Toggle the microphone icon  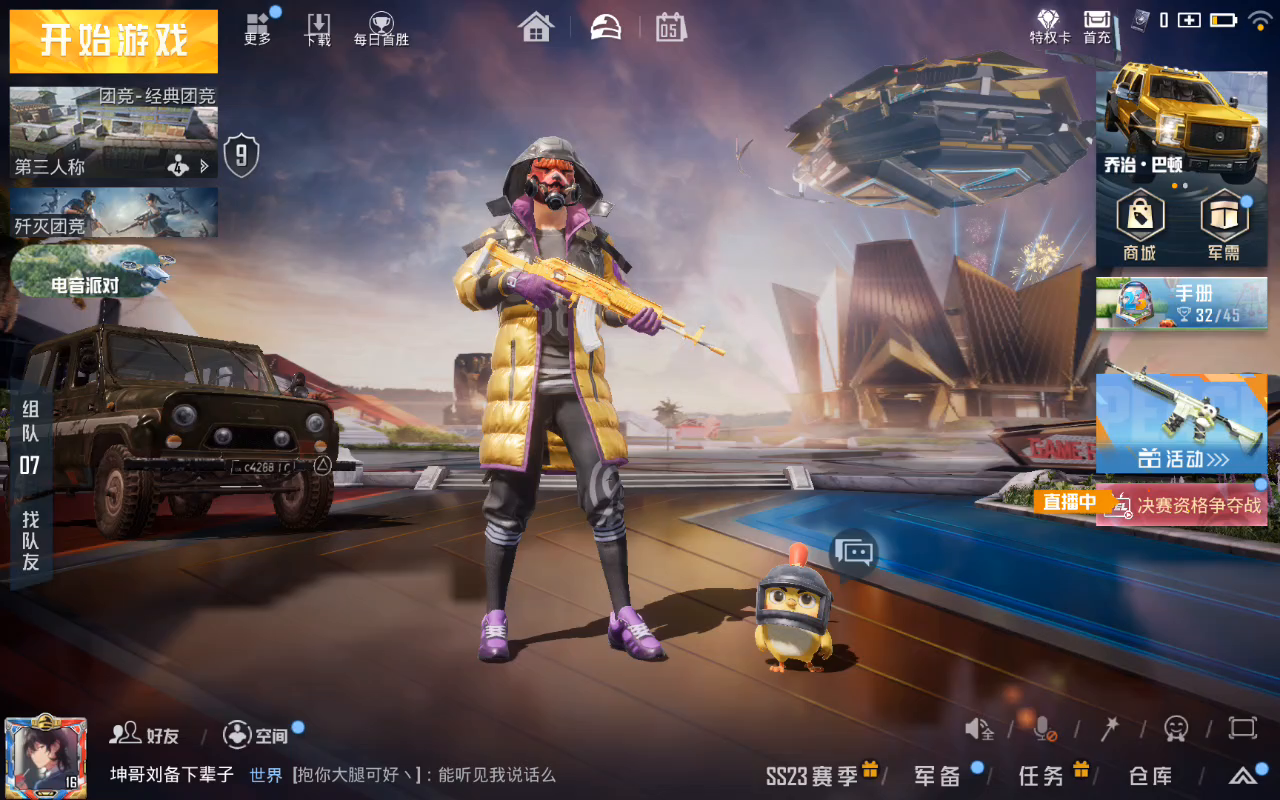(1043, 729)
